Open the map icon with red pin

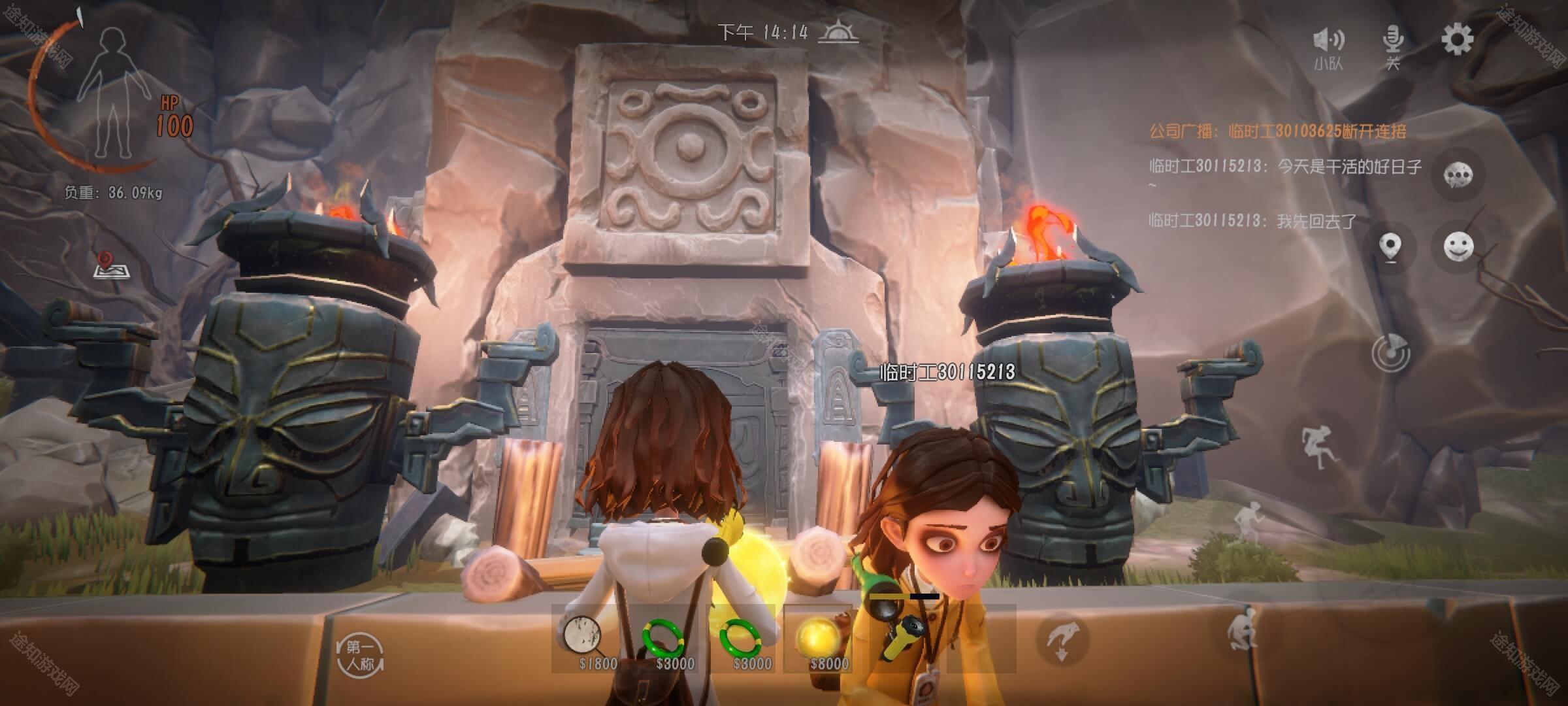108,264
